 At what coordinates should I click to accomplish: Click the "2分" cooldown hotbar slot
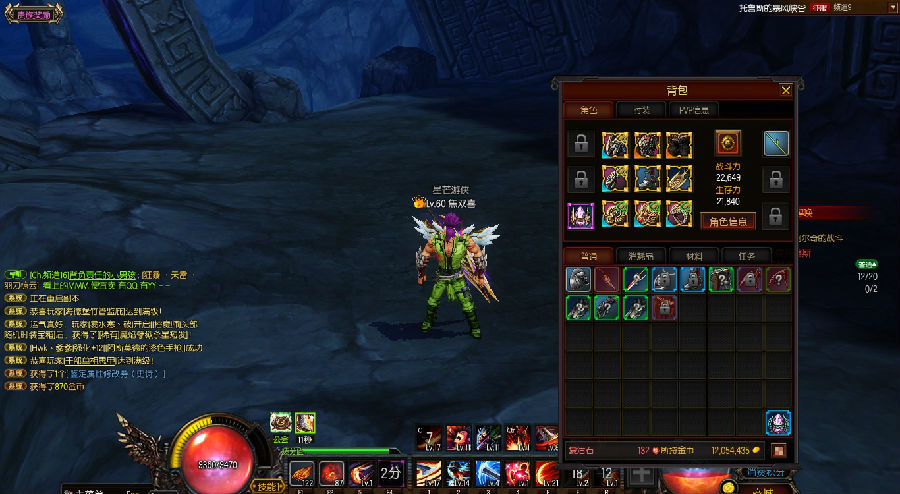pyautogui.click(x=390, y=471)
